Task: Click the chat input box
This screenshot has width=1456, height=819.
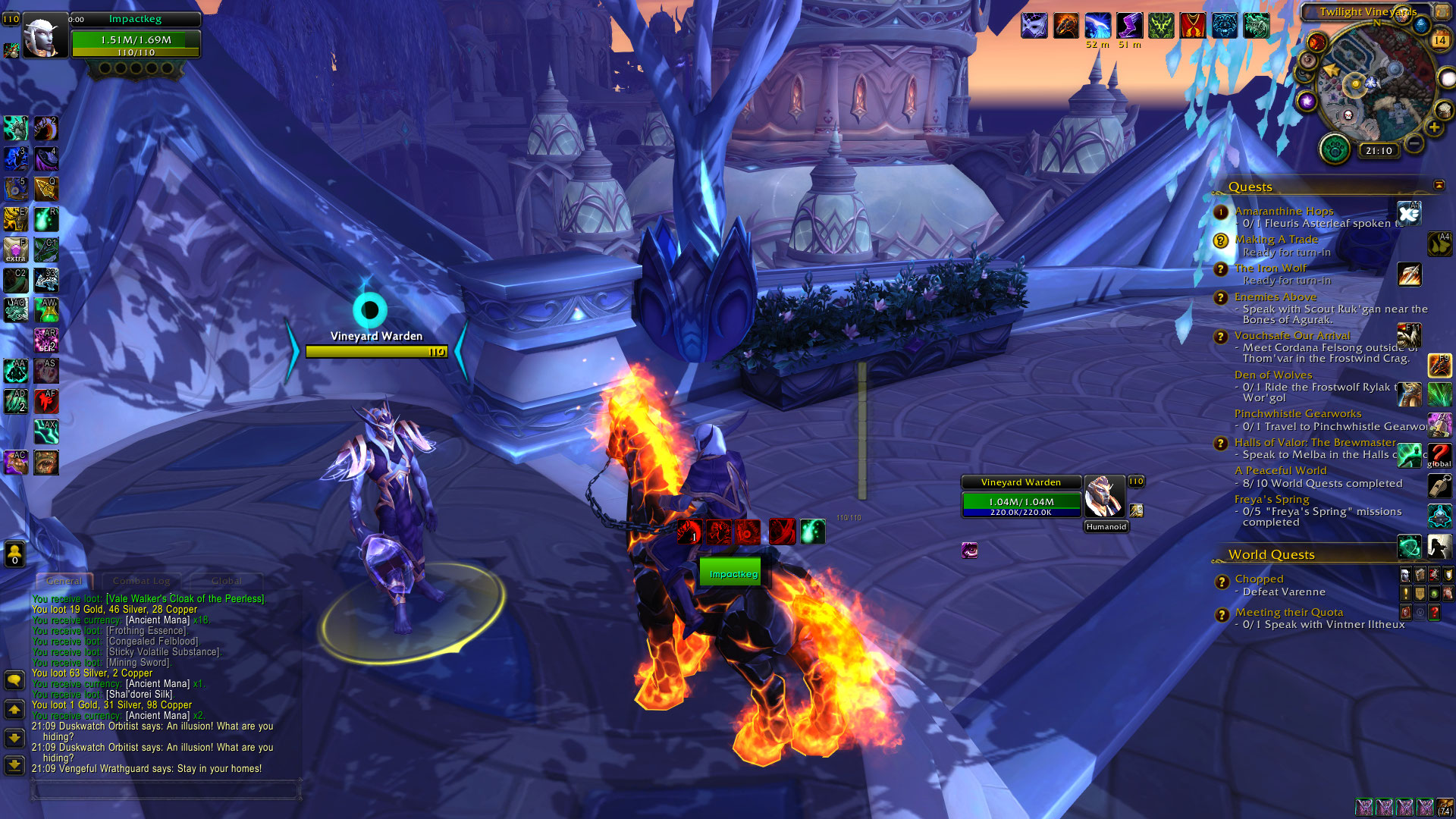Action: point(165,790)
